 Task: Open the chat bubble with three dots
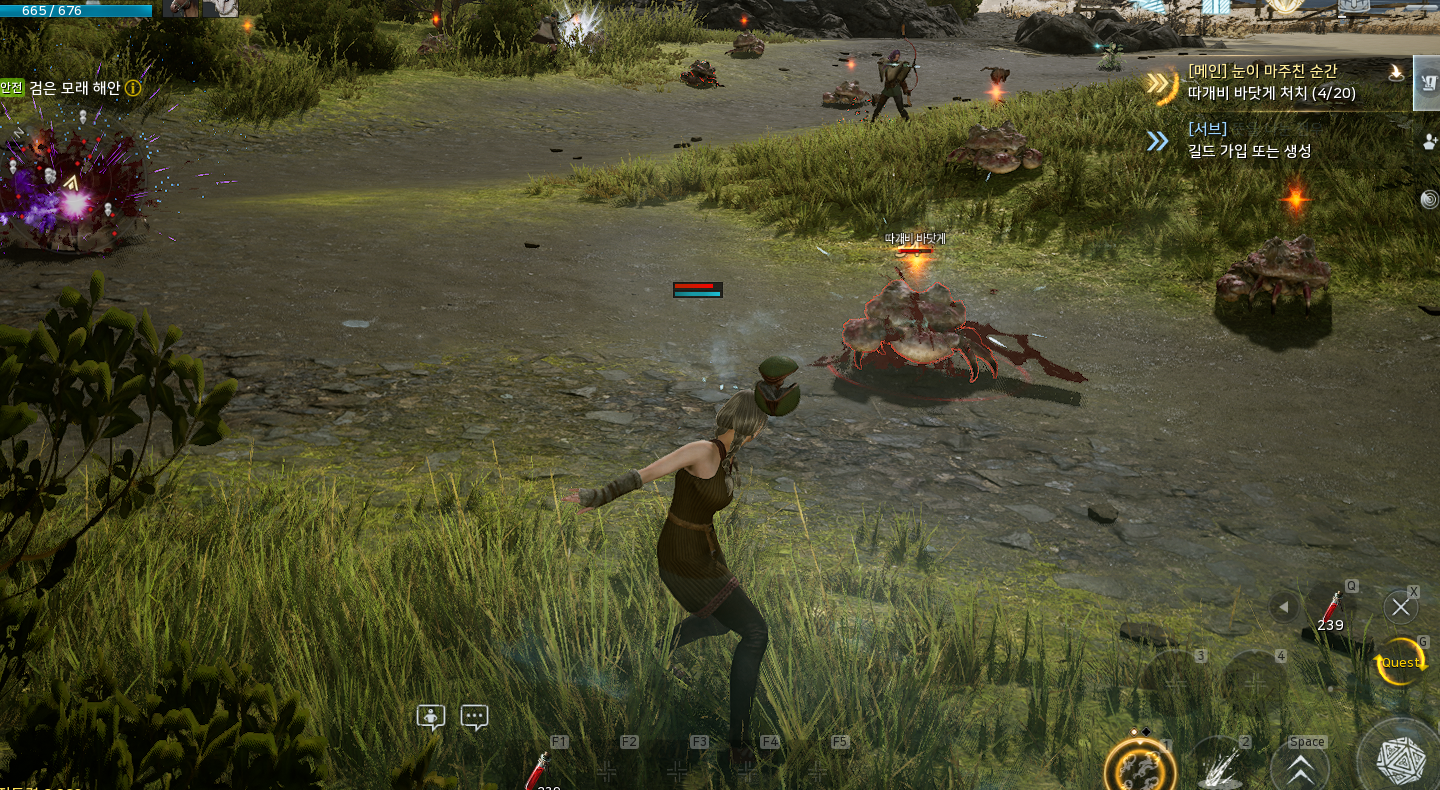[x=474, y=717]
